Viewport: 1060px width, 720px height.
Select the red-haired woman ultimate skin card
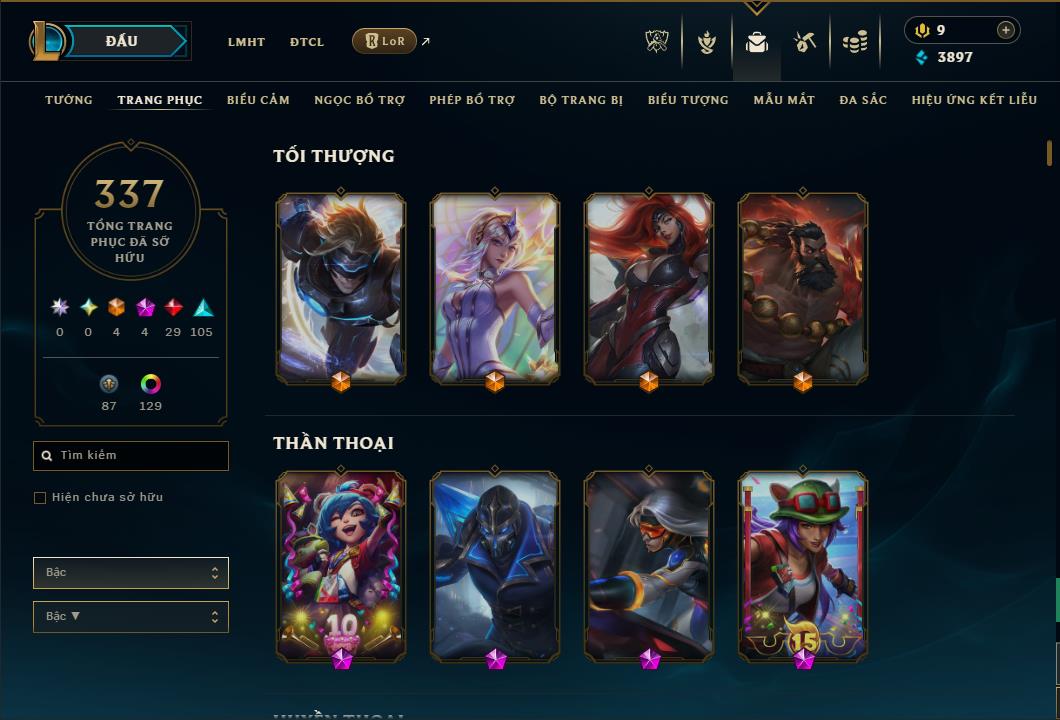pyautogui.click(x=649, y=288)
